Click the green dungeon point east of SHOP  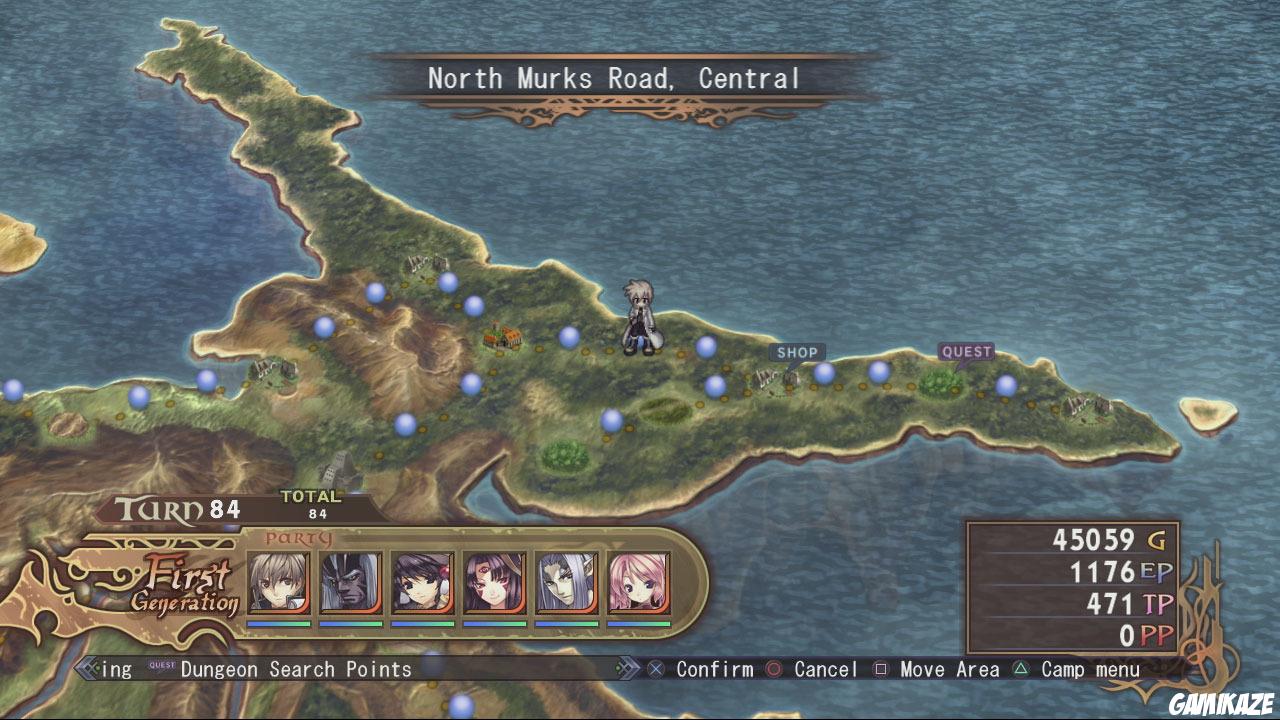point(941,381)
